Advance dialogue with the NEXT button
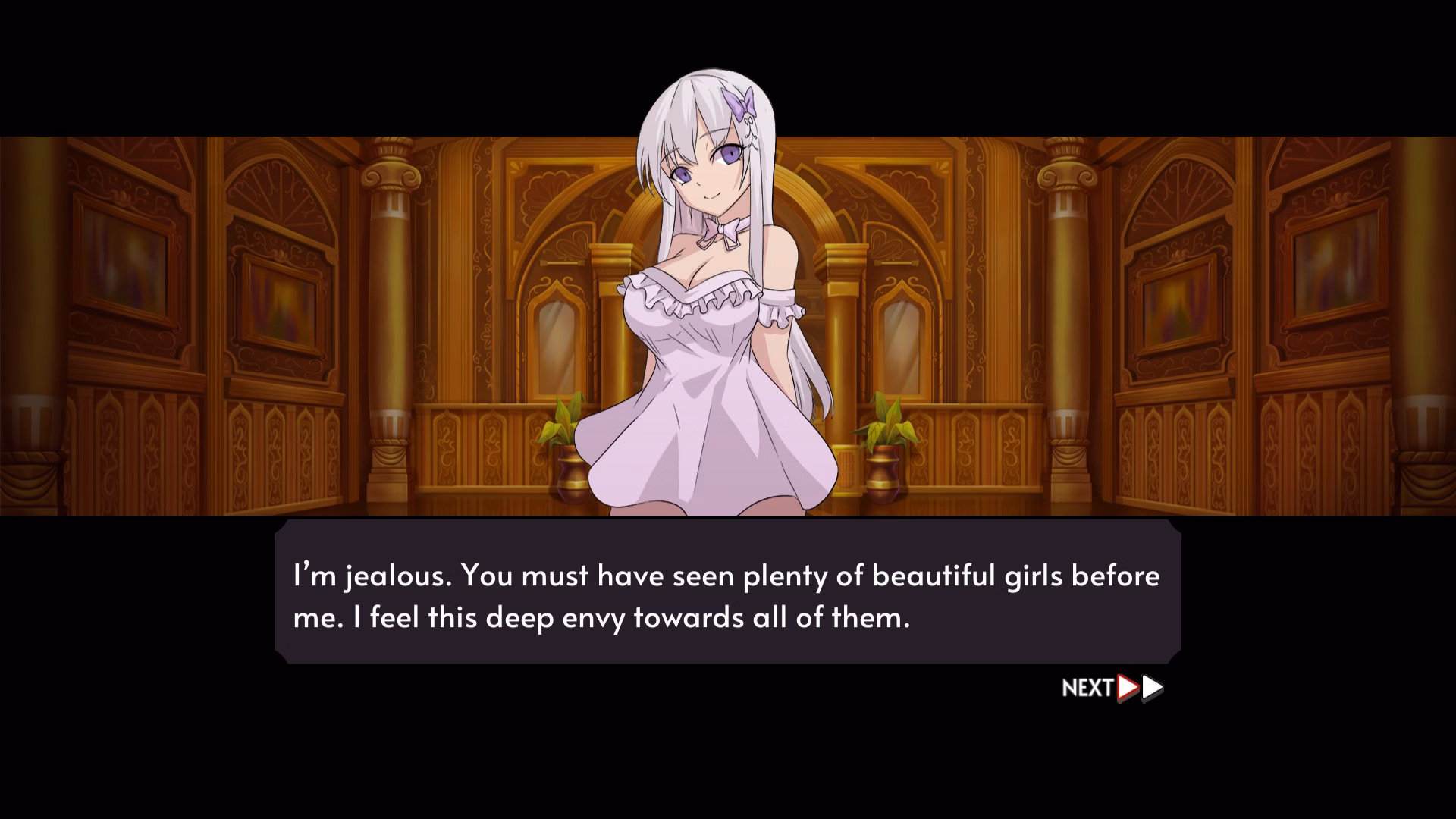The width and height of the screenshot is (1456, 819). point(1112,688)
